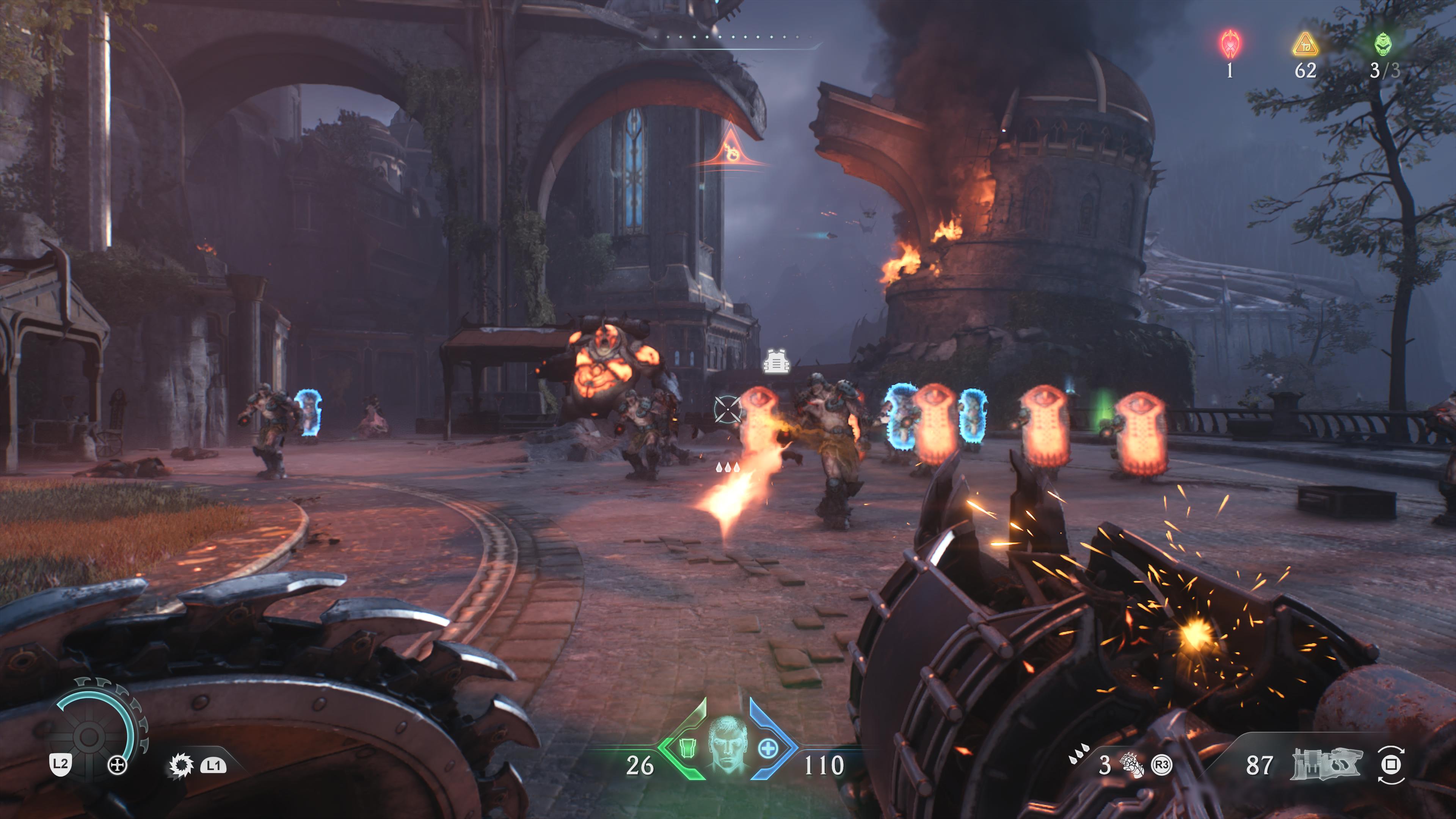Select the gold triangle currency icon
Screen dimensions: 1456x819
pyautogui.click(x=1305, y=45)
